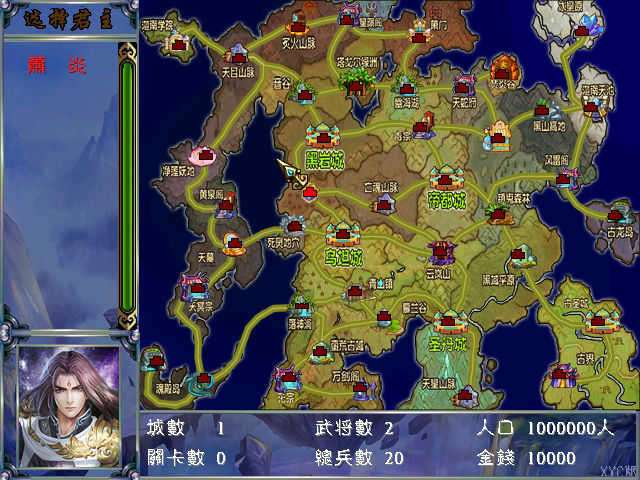Click the lord list green scrollbar
The height and width of the screenshot is (480, 640).
tap(127, 185)
